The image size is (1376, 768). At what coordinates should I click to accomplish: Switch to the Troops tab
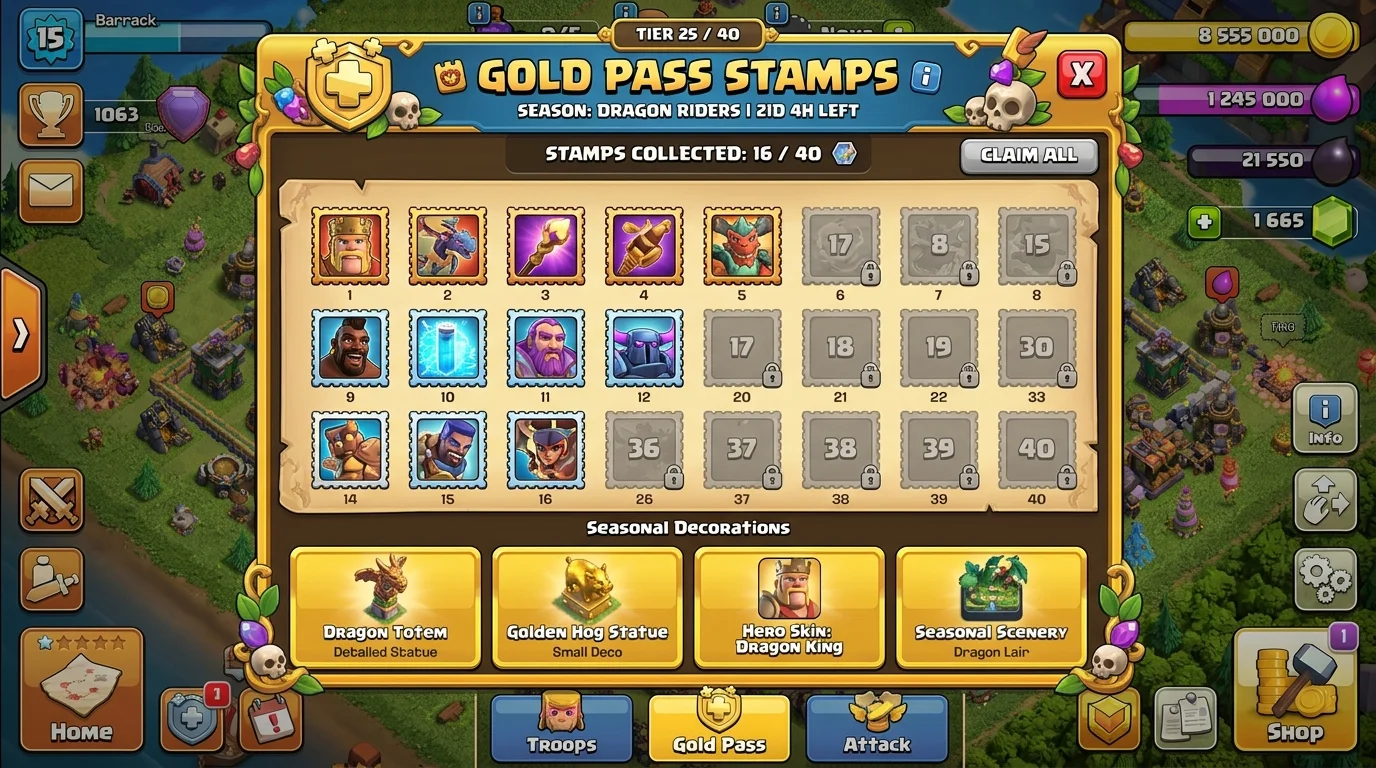pos(561,728)
